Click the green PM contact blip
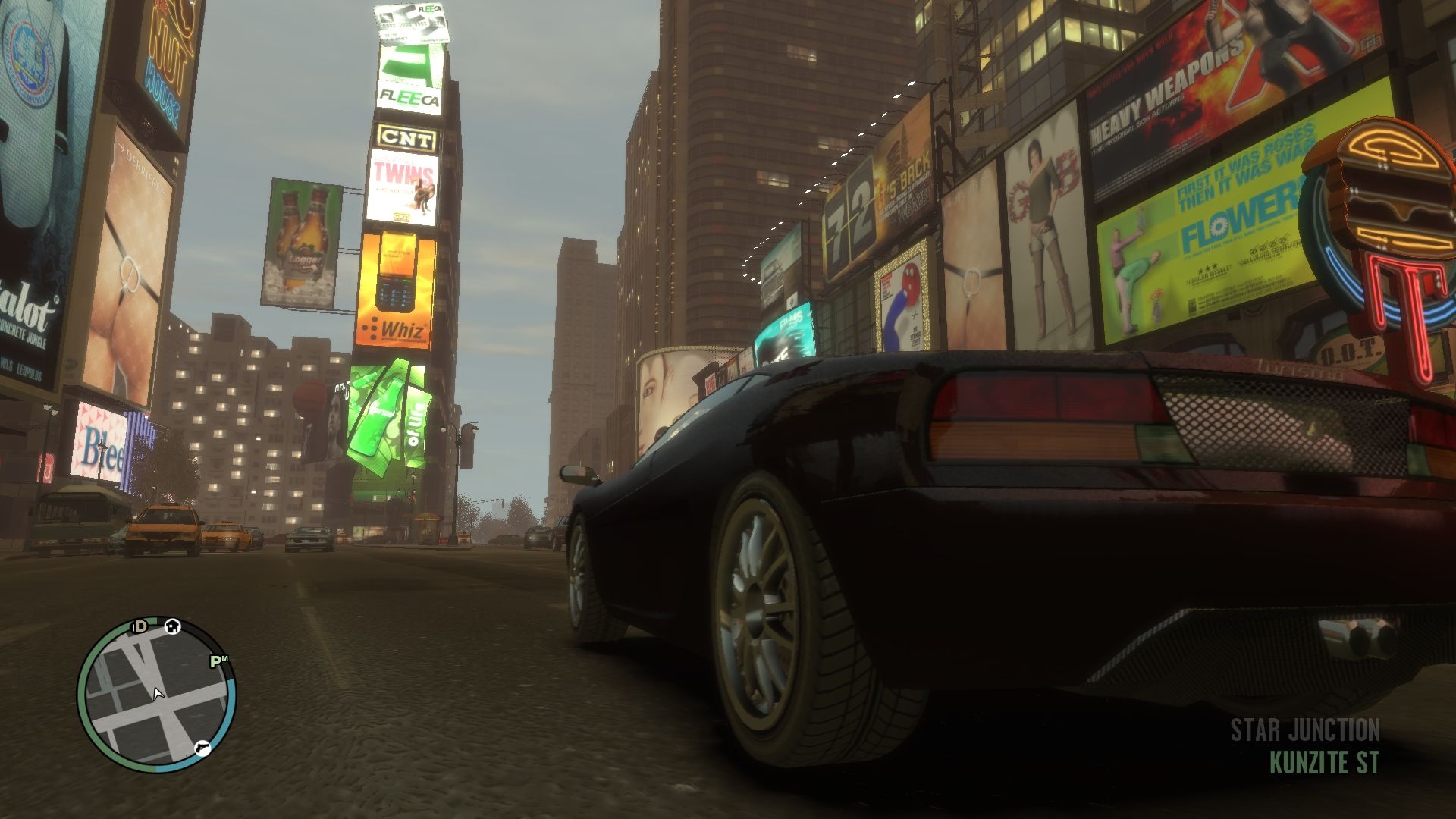The image size is (1456, 819). tap(218, 661)
